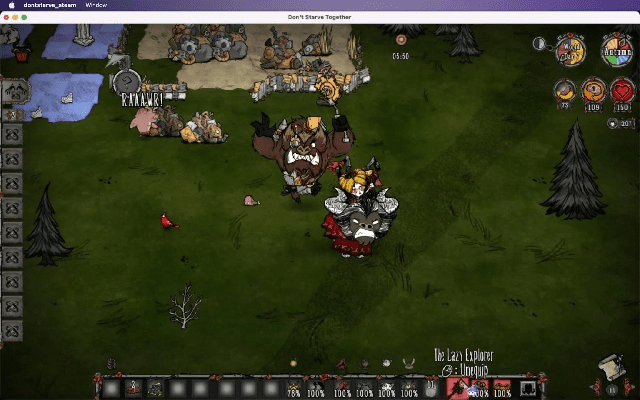
Task: Open the map scroll button
Action: tap(609, 368)
